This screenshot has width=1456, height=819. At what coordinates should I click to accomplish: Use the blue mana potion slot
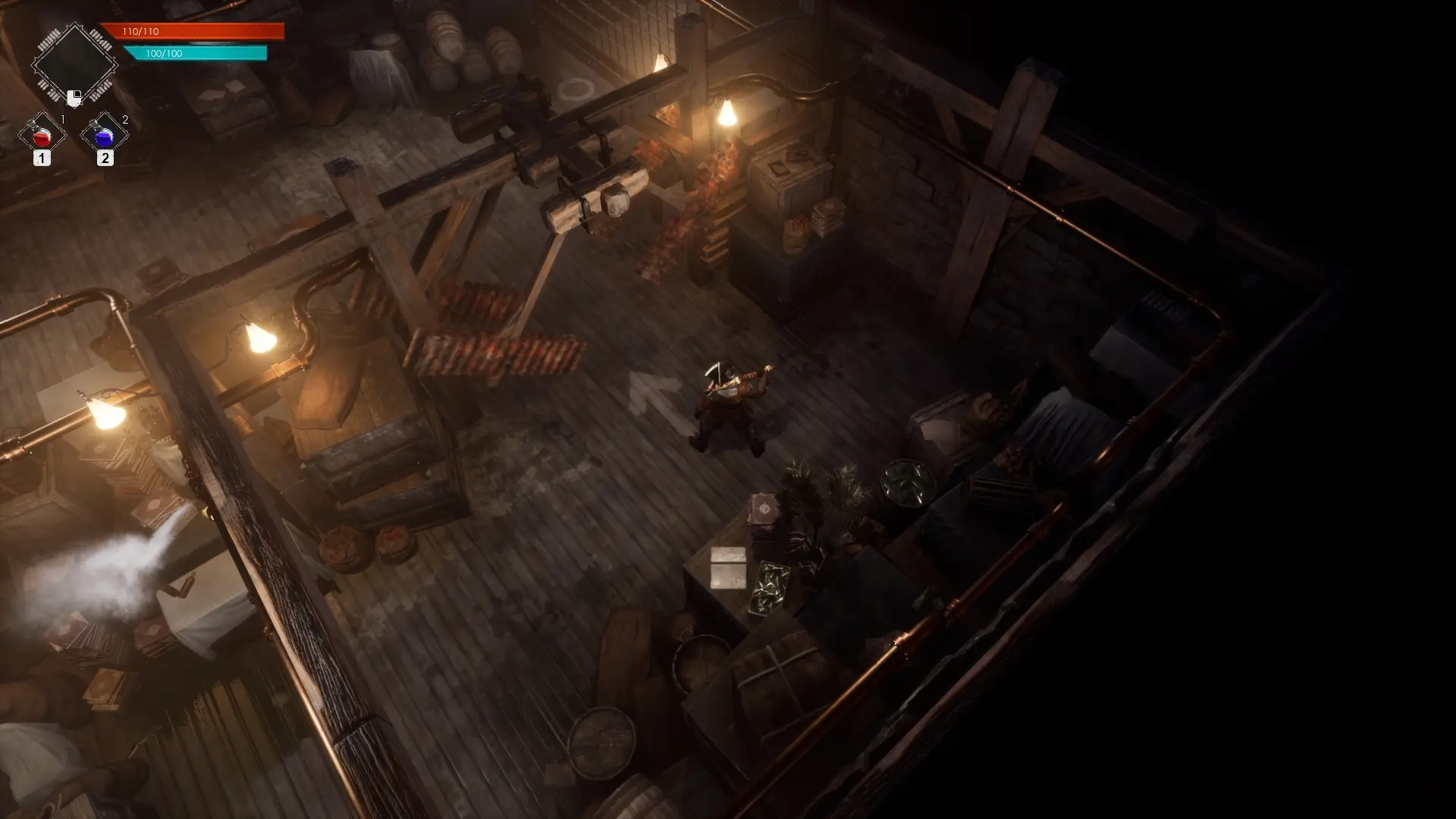[x=105, y=136]
